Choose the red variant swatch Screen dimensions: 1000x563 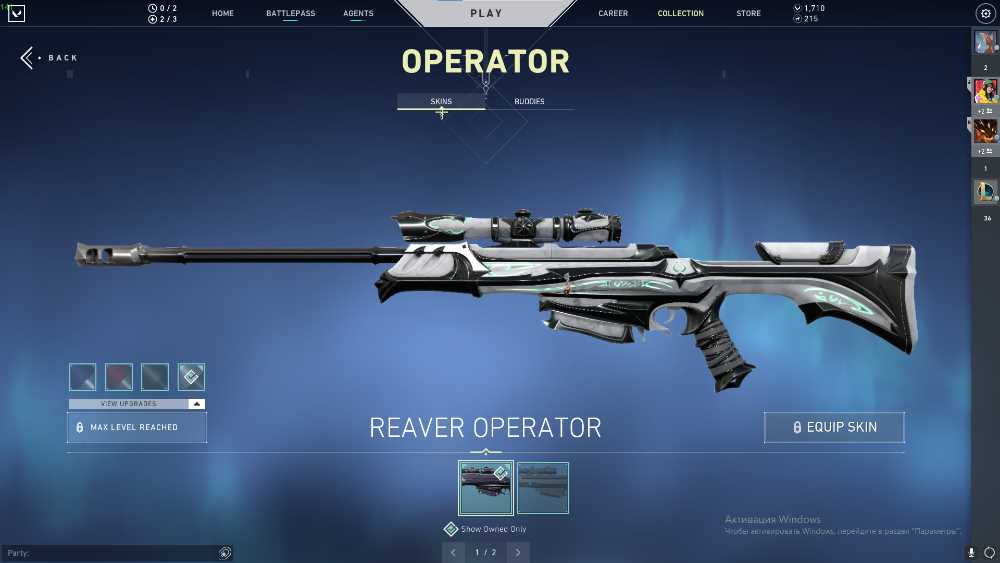coord(119,377)
